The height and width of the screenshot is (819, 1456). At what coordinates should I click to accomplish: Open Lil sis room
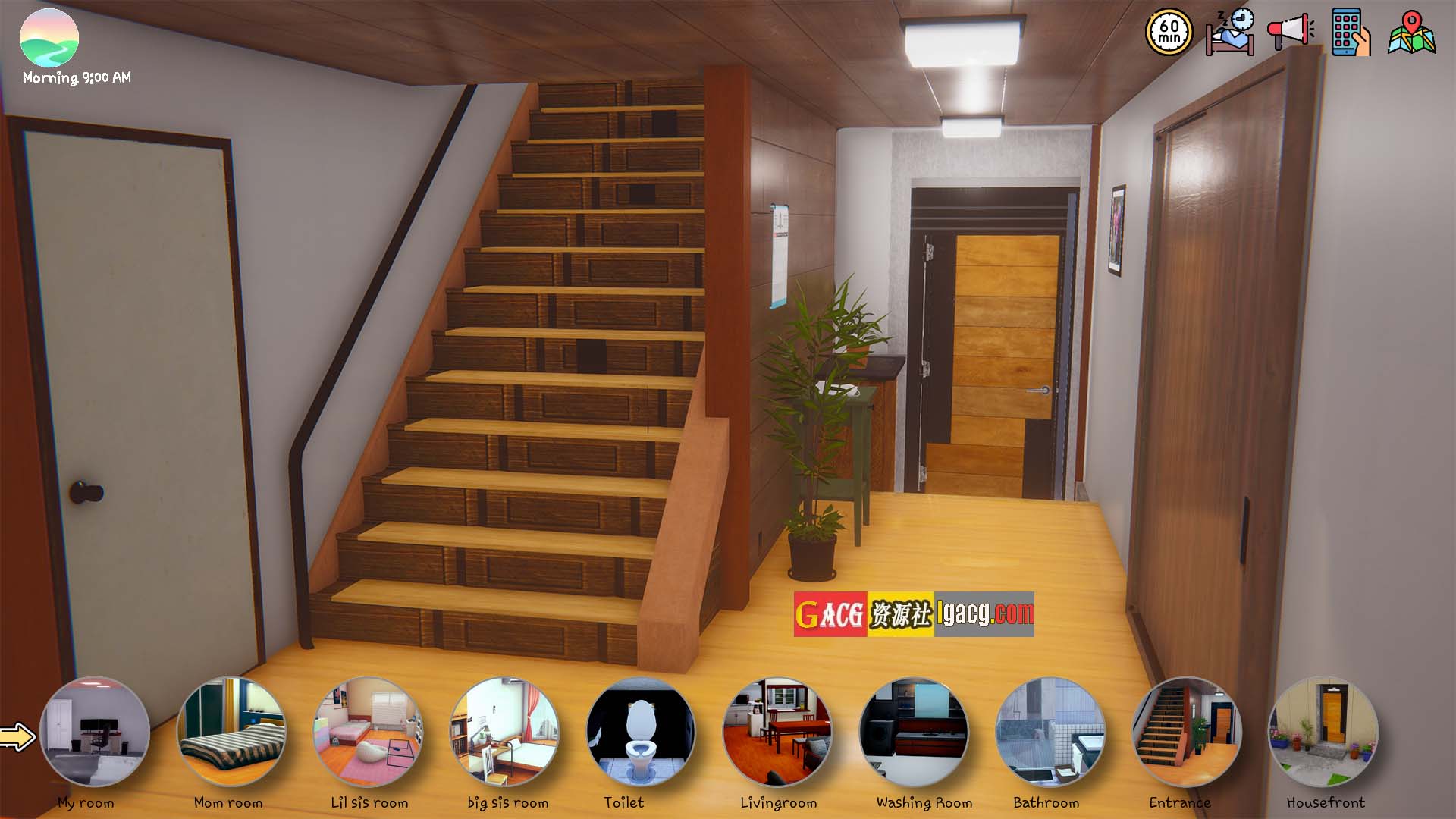[368, 733]
